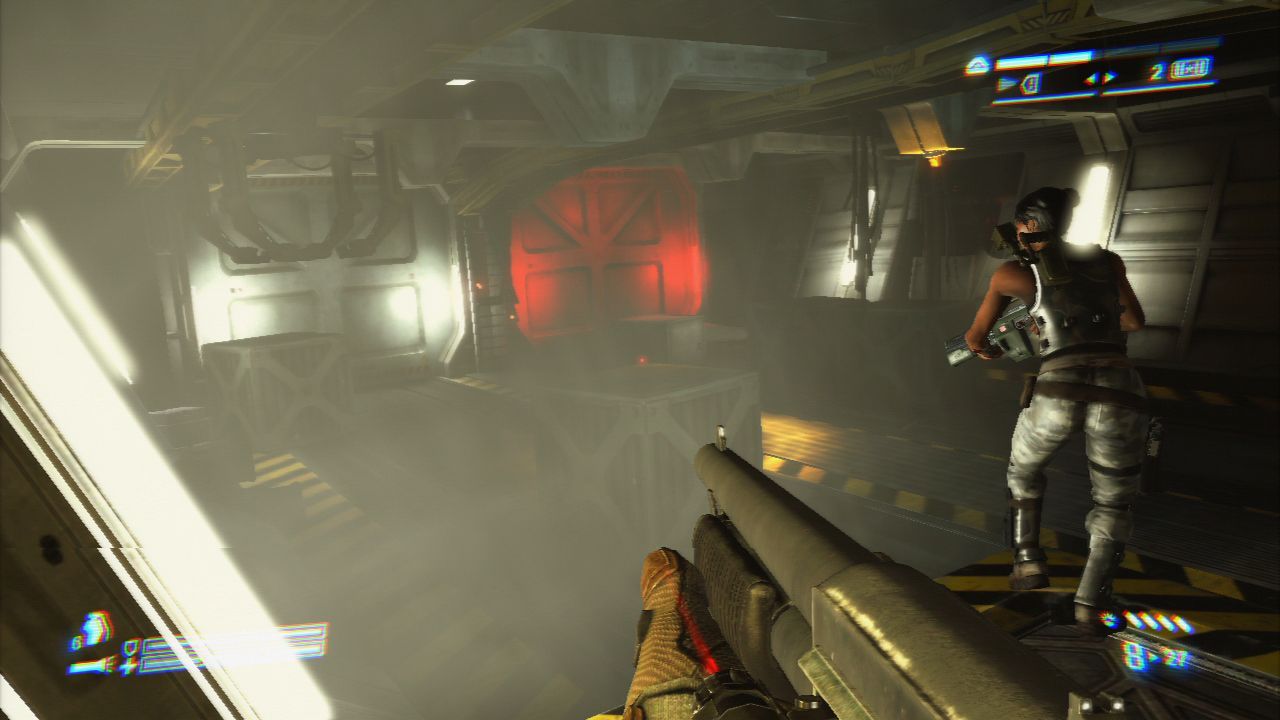
Task: Expand the arrow between 8 and 27 ammo counts
Action: point(1154,656)
